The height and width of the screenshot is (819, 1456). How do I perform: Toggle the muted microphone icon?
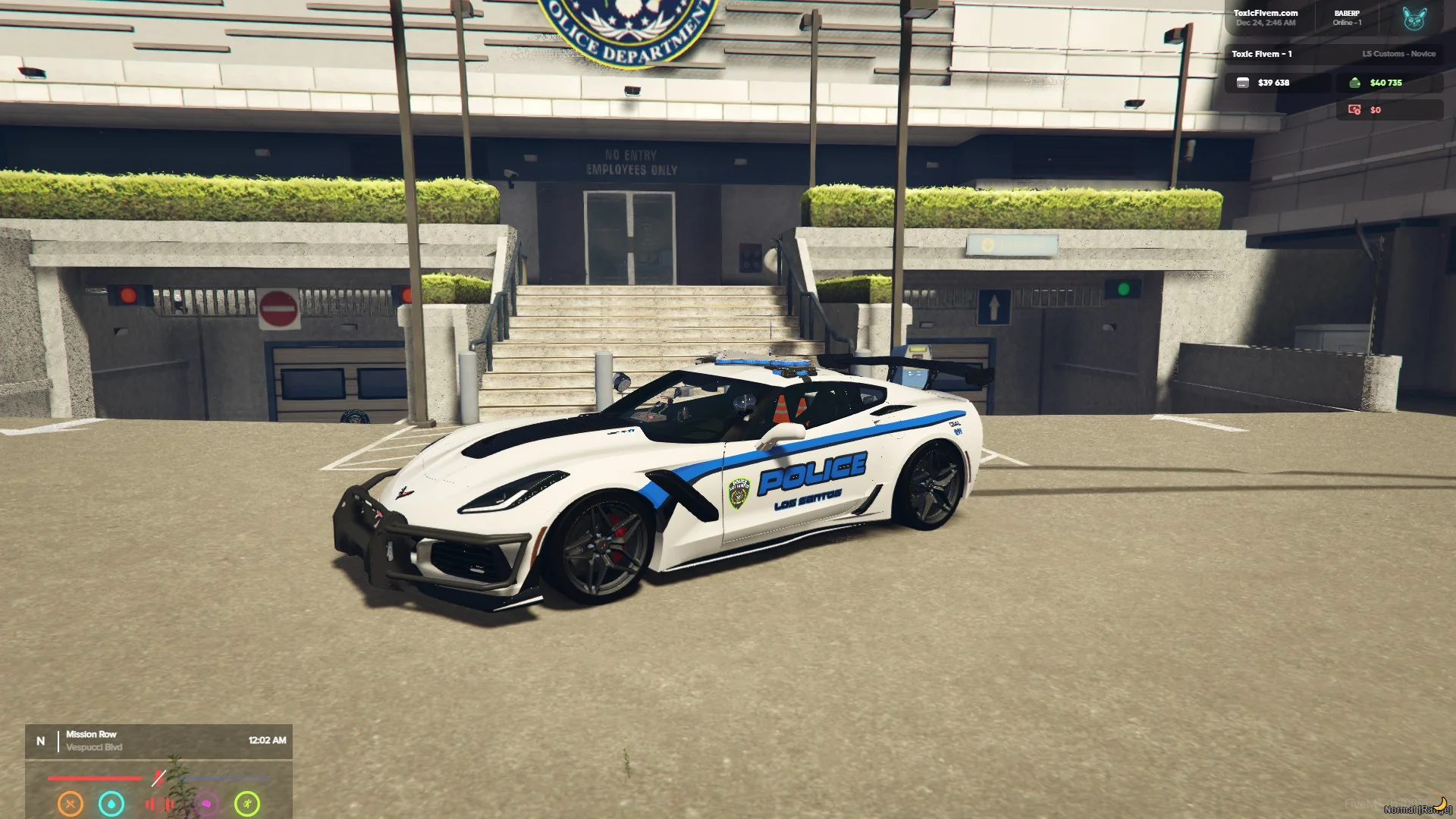point(158,778)
